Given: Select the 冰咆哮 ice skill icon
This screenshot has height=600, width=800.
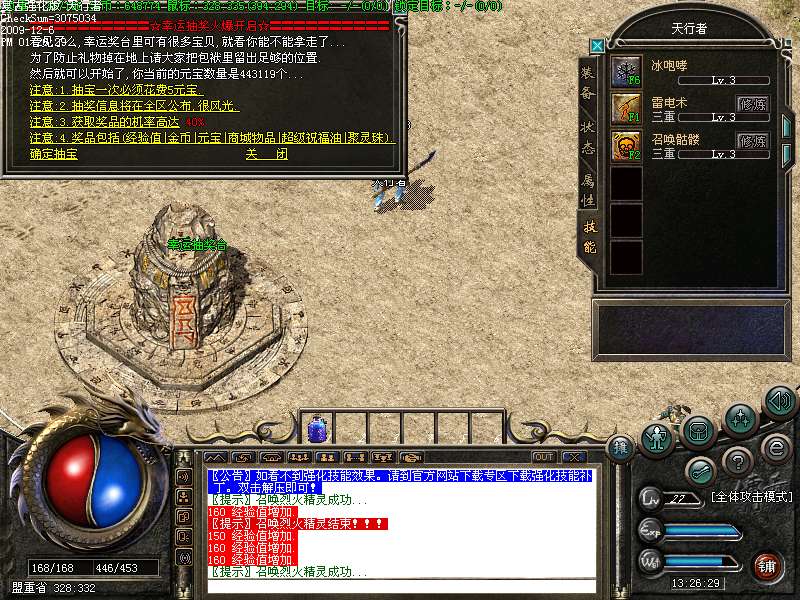Looking at the screenshot, I should pyautogui.click(x=626, y=72).
